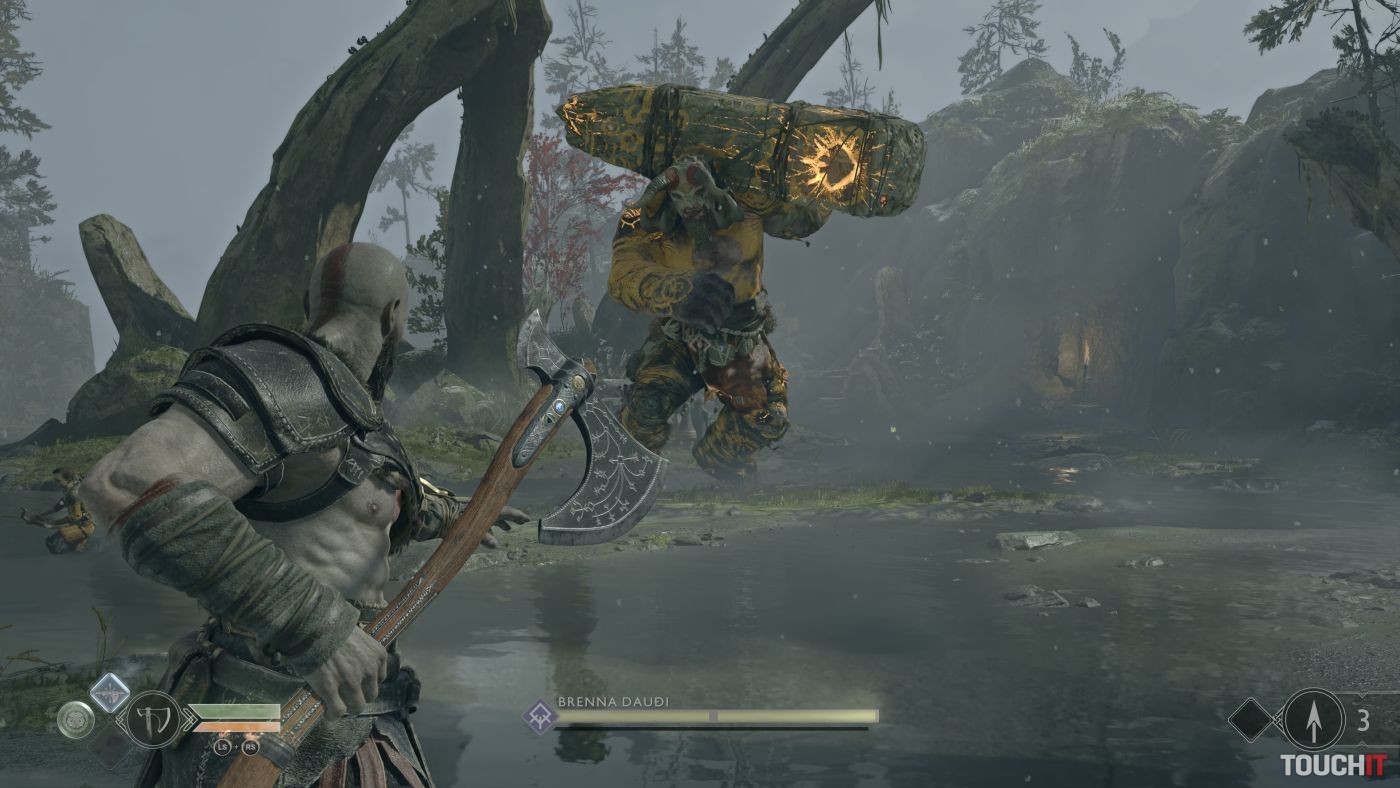Click the TouchIT watermark logo

point(1335,765)
